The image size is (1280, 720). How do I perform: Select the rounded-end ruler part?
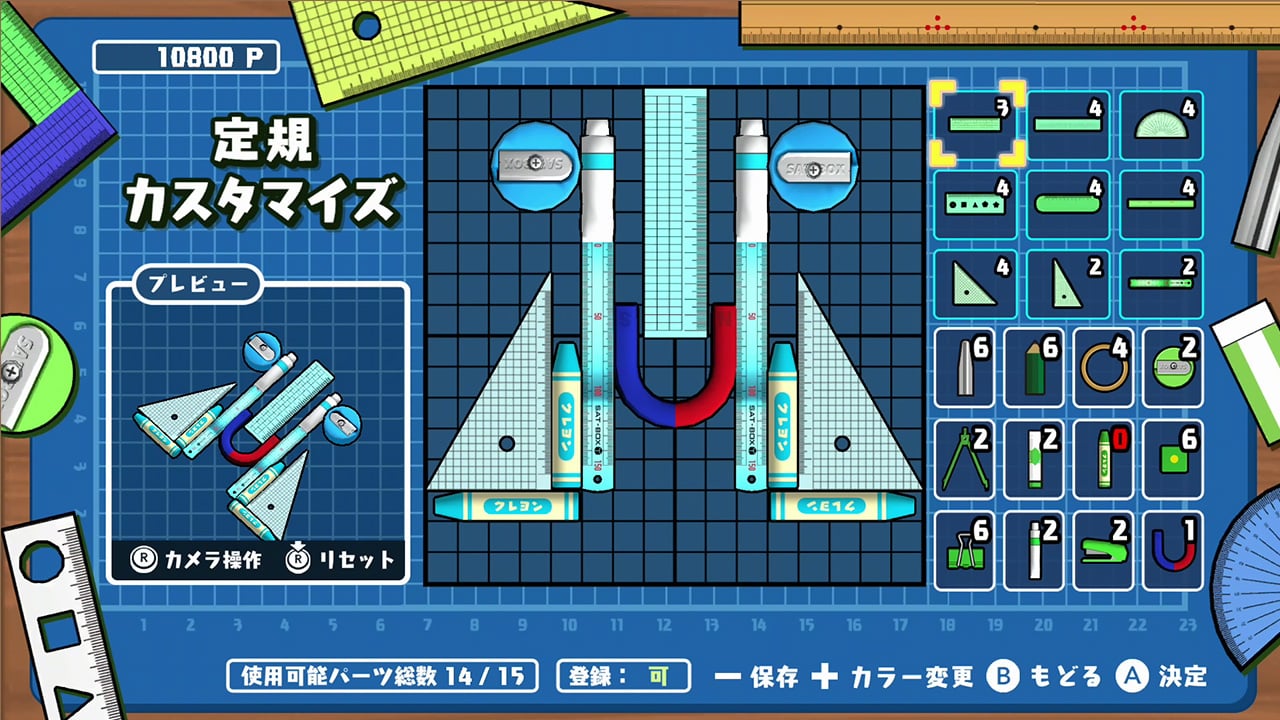[x=1068, y=204]
